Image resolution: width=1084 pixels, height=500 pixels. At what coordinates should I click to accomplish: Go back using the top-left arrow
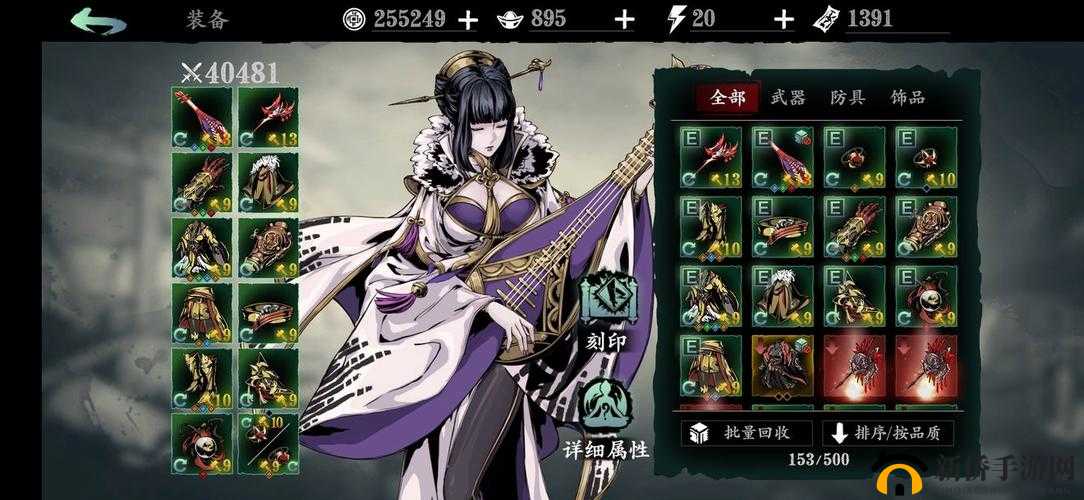[x=97, y=20]
